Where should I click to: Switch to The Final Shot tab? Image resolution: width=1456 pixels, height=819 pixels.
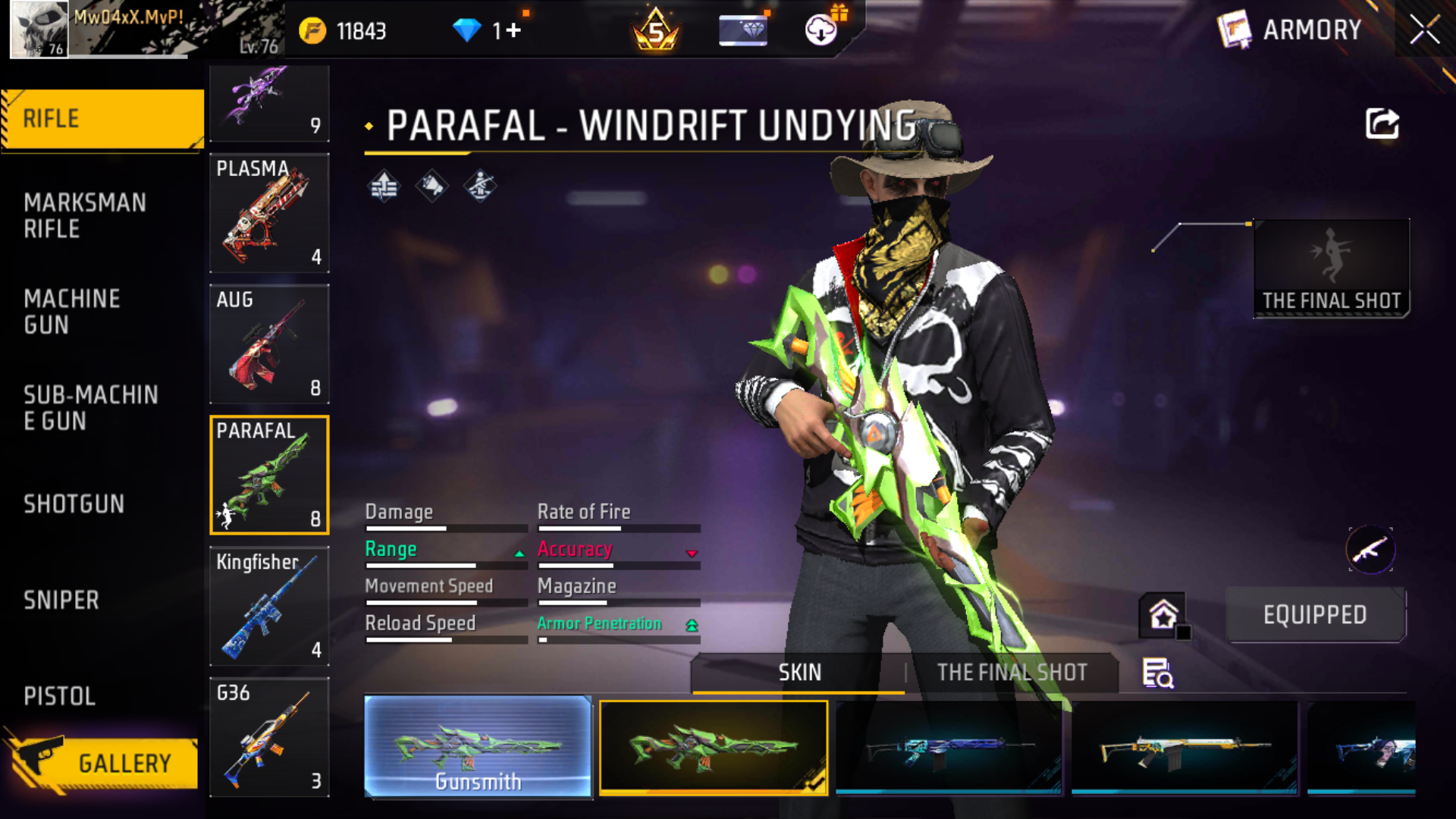(1012, 673)
